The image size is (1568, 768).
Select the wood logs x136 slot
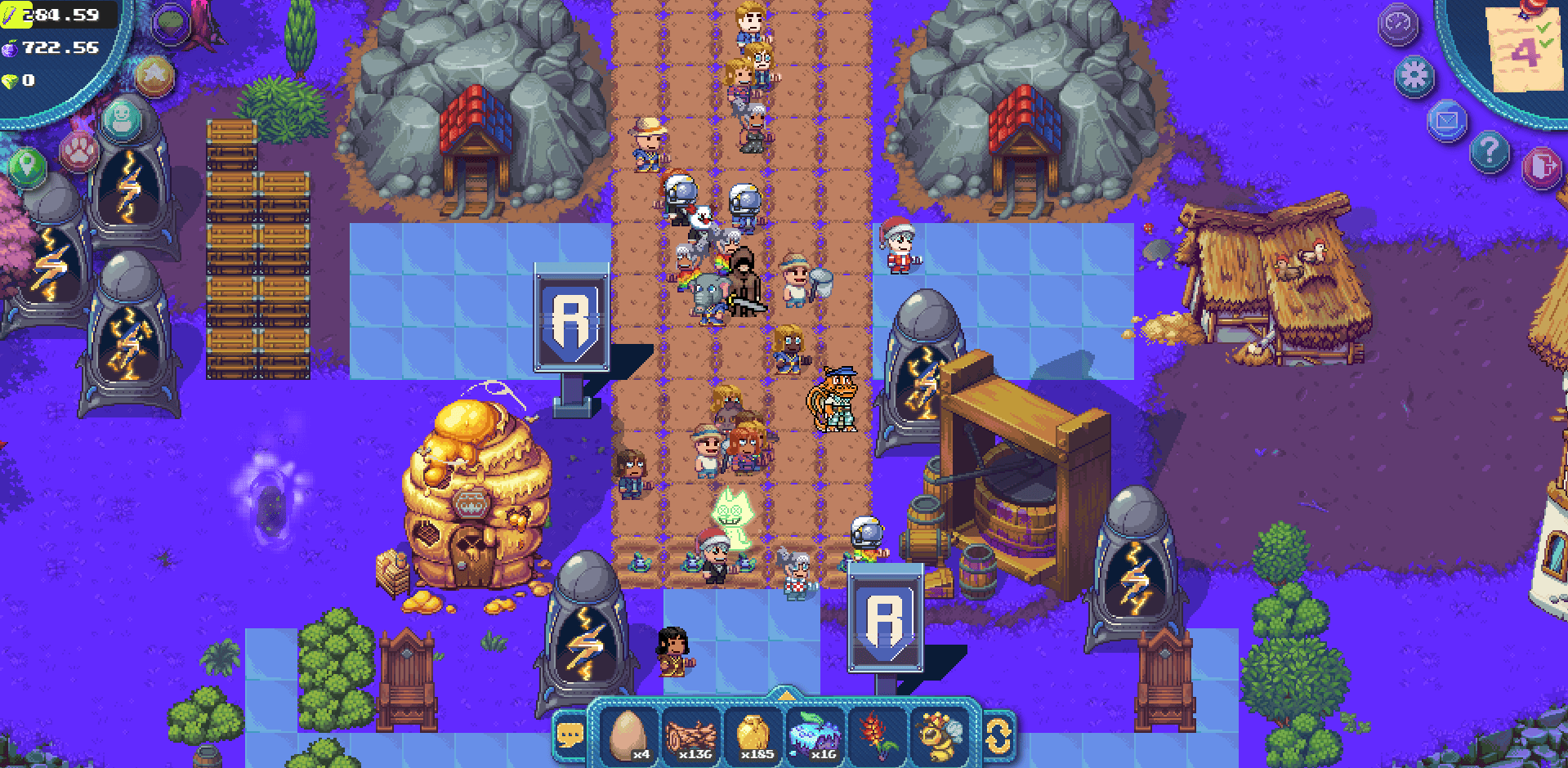690,734
